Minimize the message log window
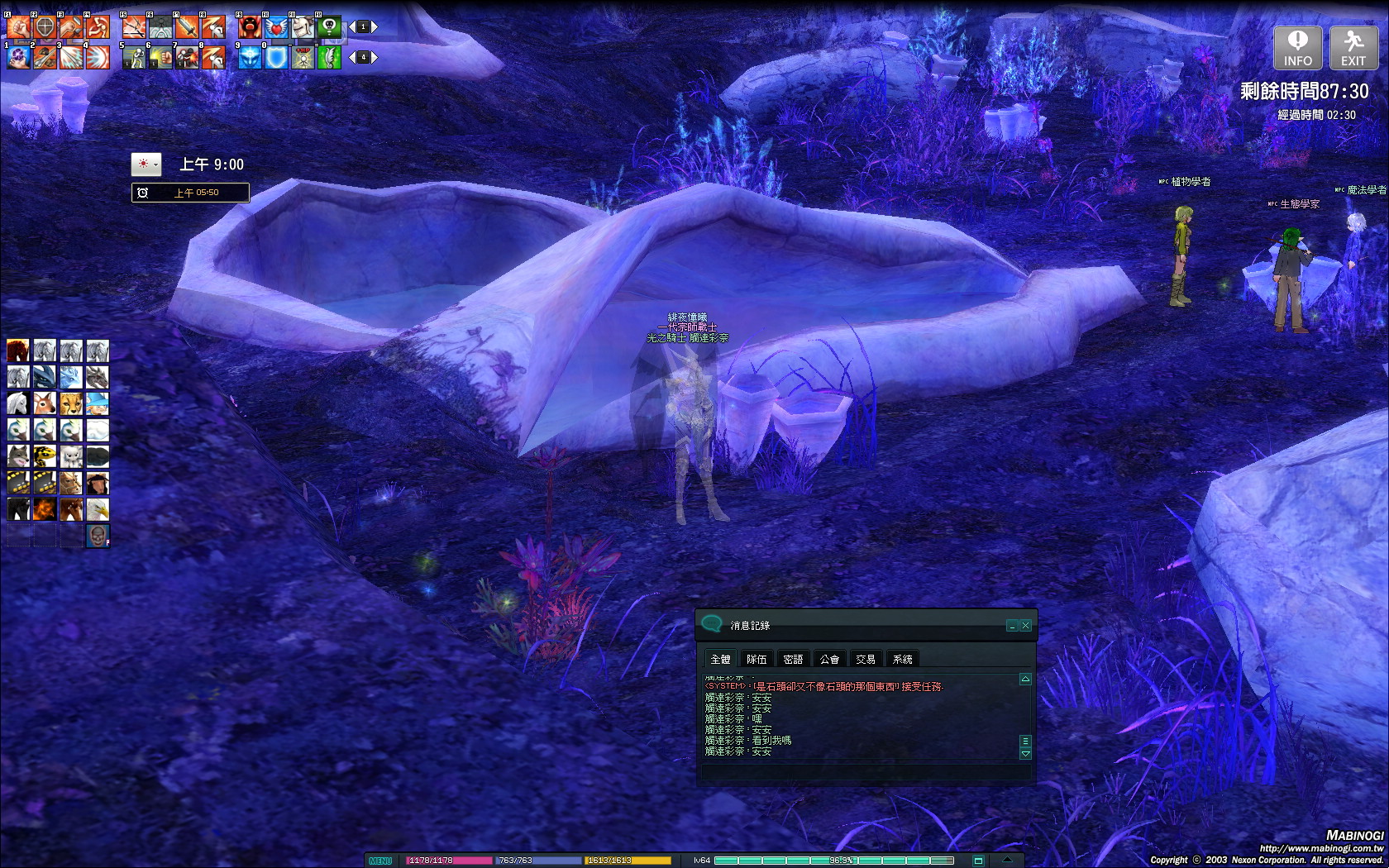 coord(1012,626)
